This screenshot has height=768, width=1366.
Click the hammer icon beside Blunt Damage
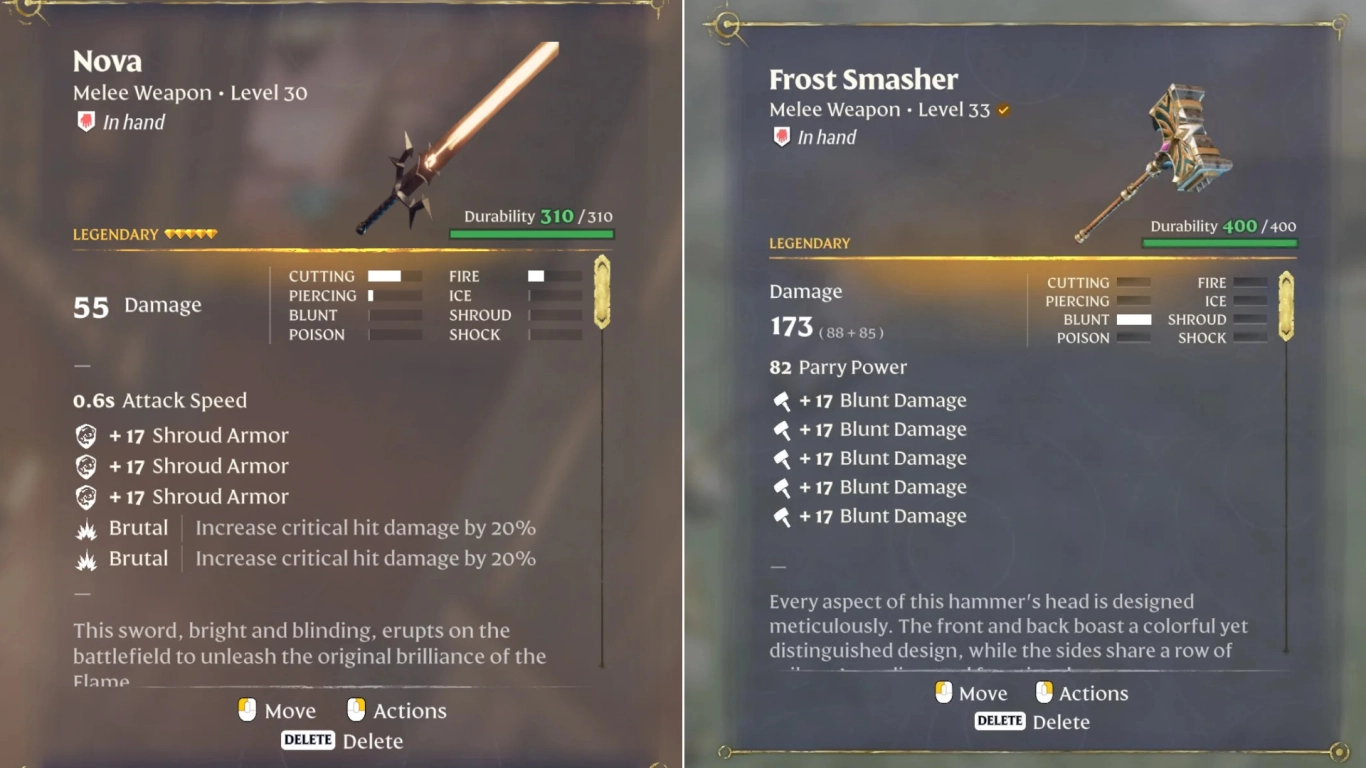click(x=783, y=399)
